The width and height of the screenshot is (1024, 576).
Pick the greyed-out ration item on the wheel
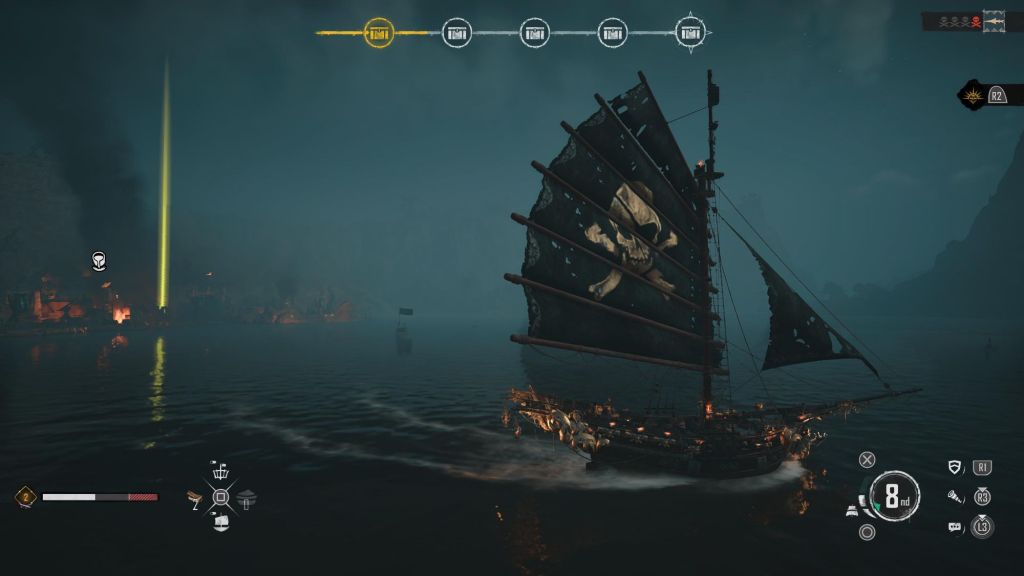click(x=246, y=497)
